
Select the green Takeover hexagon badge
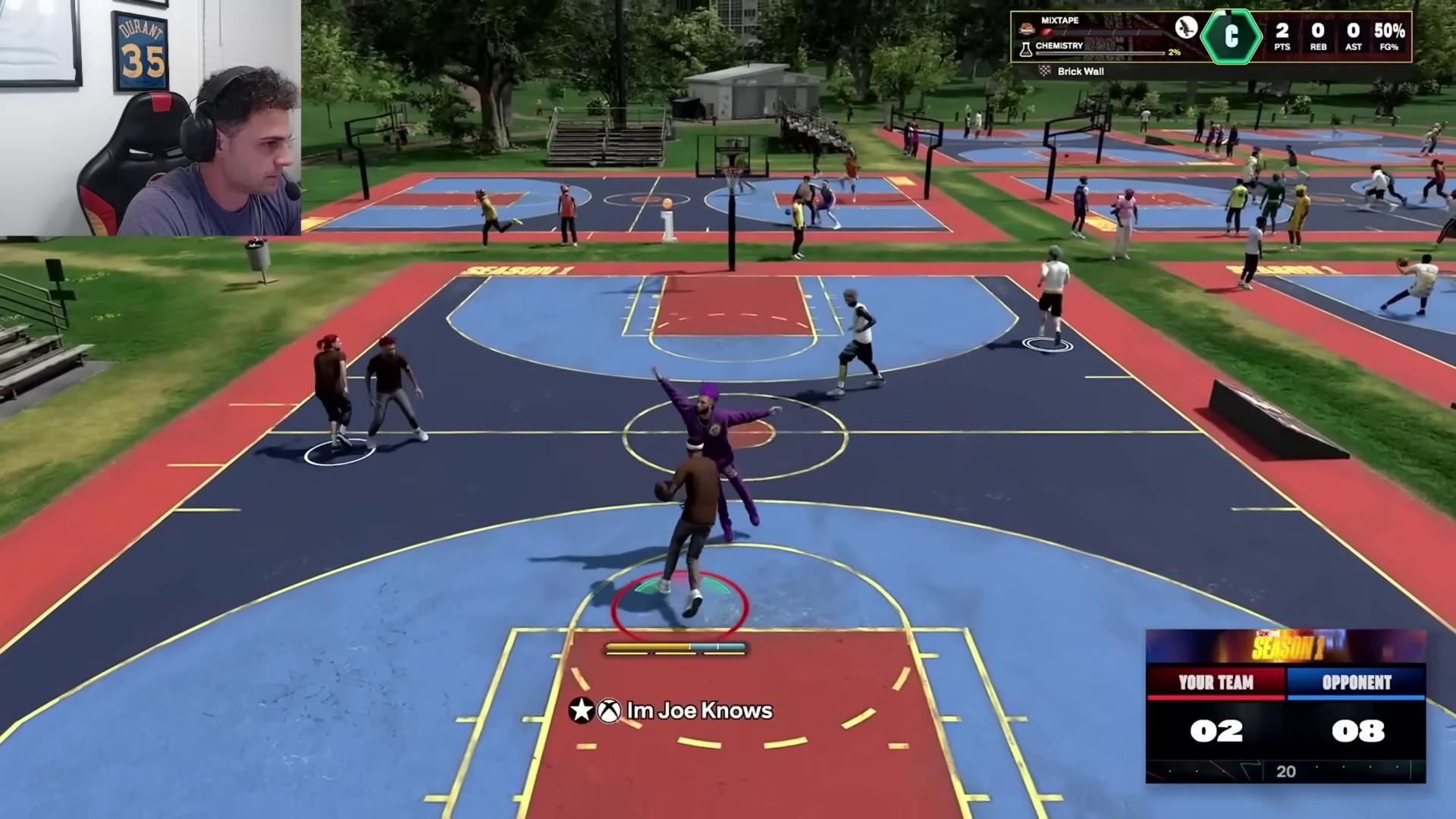click(1232, 37)
